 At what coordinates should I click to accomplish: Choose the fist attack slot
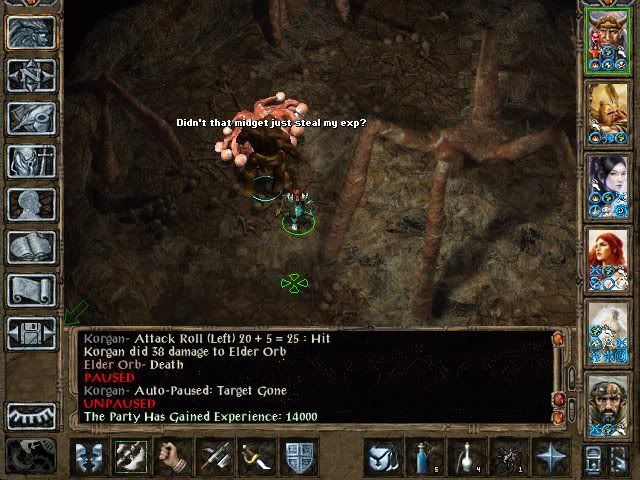172,457
